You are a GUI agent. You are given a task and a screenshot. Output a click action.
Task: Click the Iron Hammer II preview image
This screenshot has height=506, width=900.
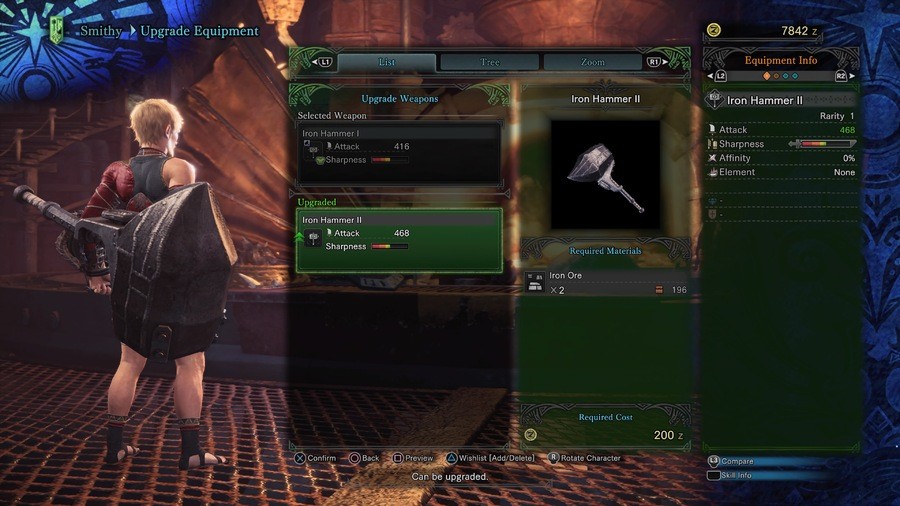pyautogui.click(x=605, y=175)
